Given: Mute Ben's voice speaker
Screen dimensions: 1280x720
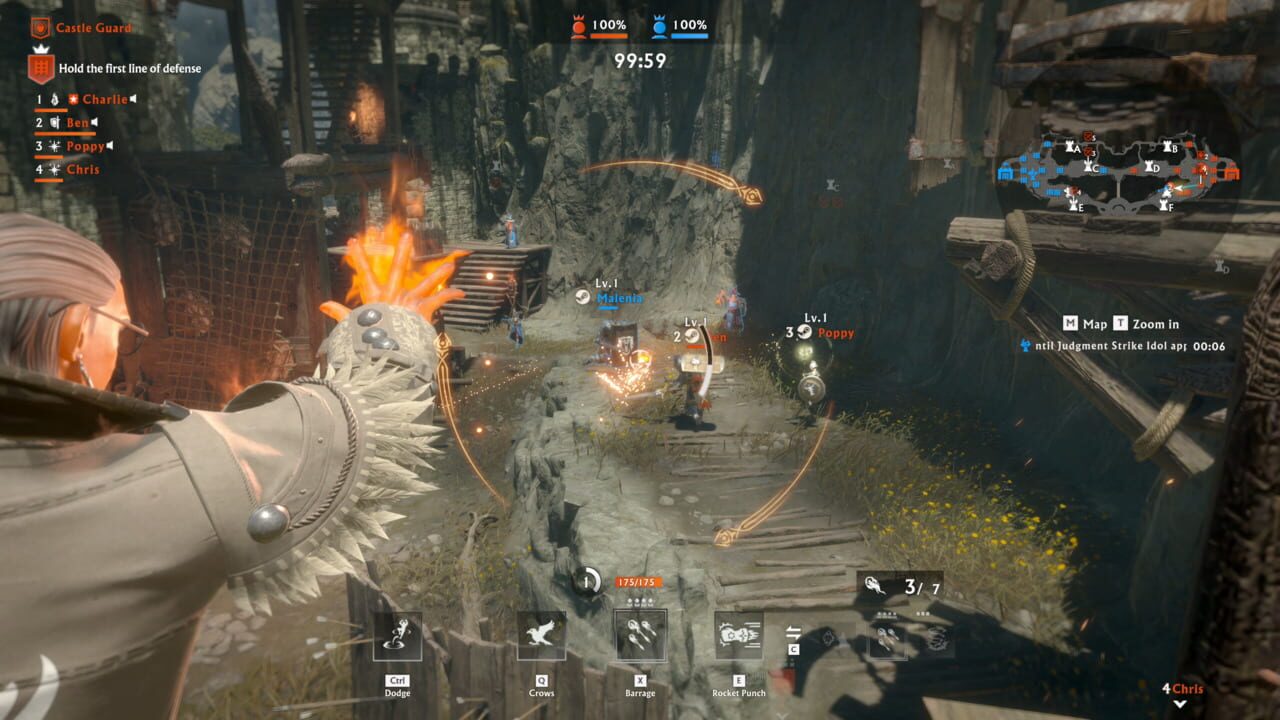Looking at the screenshot, I should 95,123.
